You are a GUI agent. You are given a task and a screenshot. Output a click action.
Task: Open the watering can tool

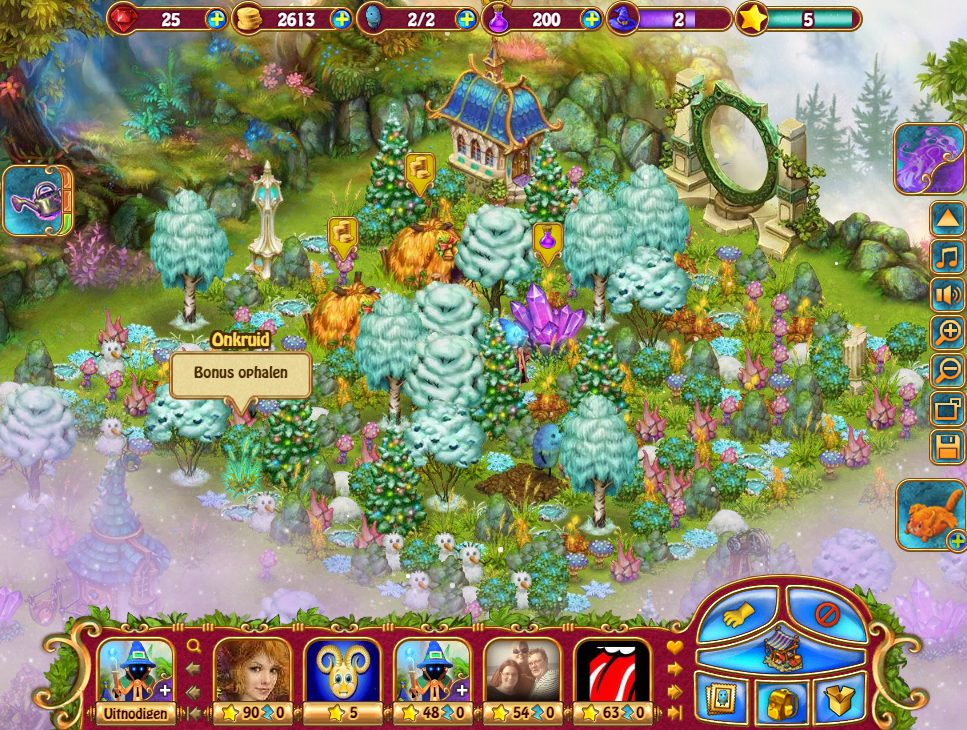tap(36, 200)
